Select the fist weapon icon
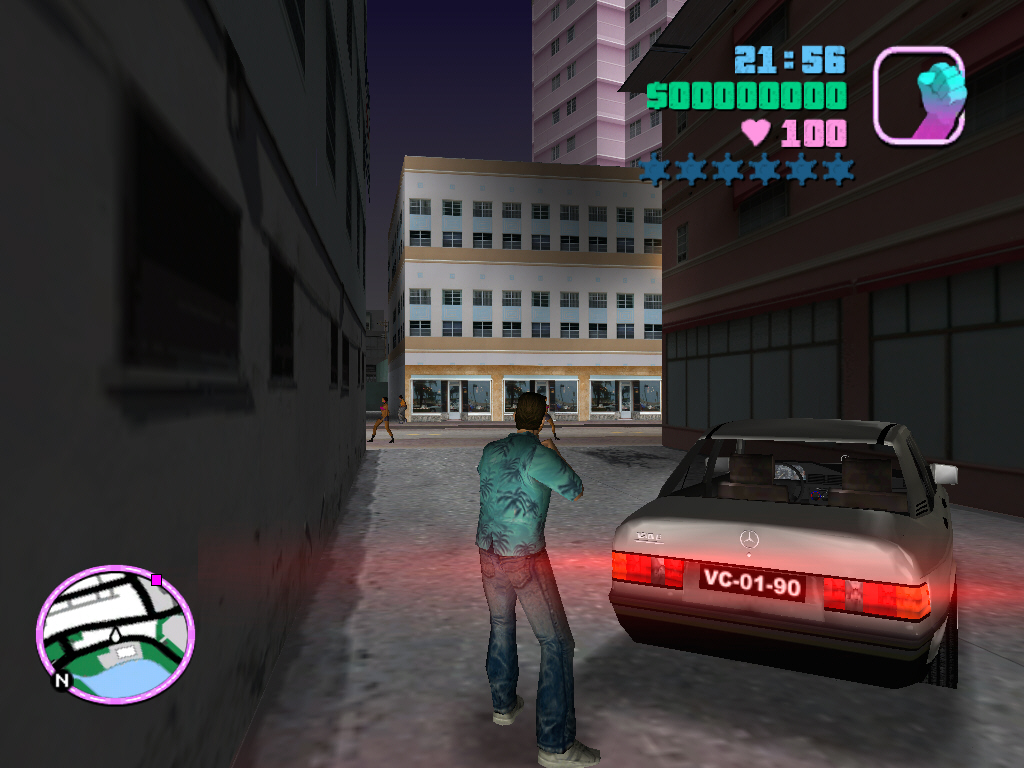The image size is (1024, 768). coord(919,94)
